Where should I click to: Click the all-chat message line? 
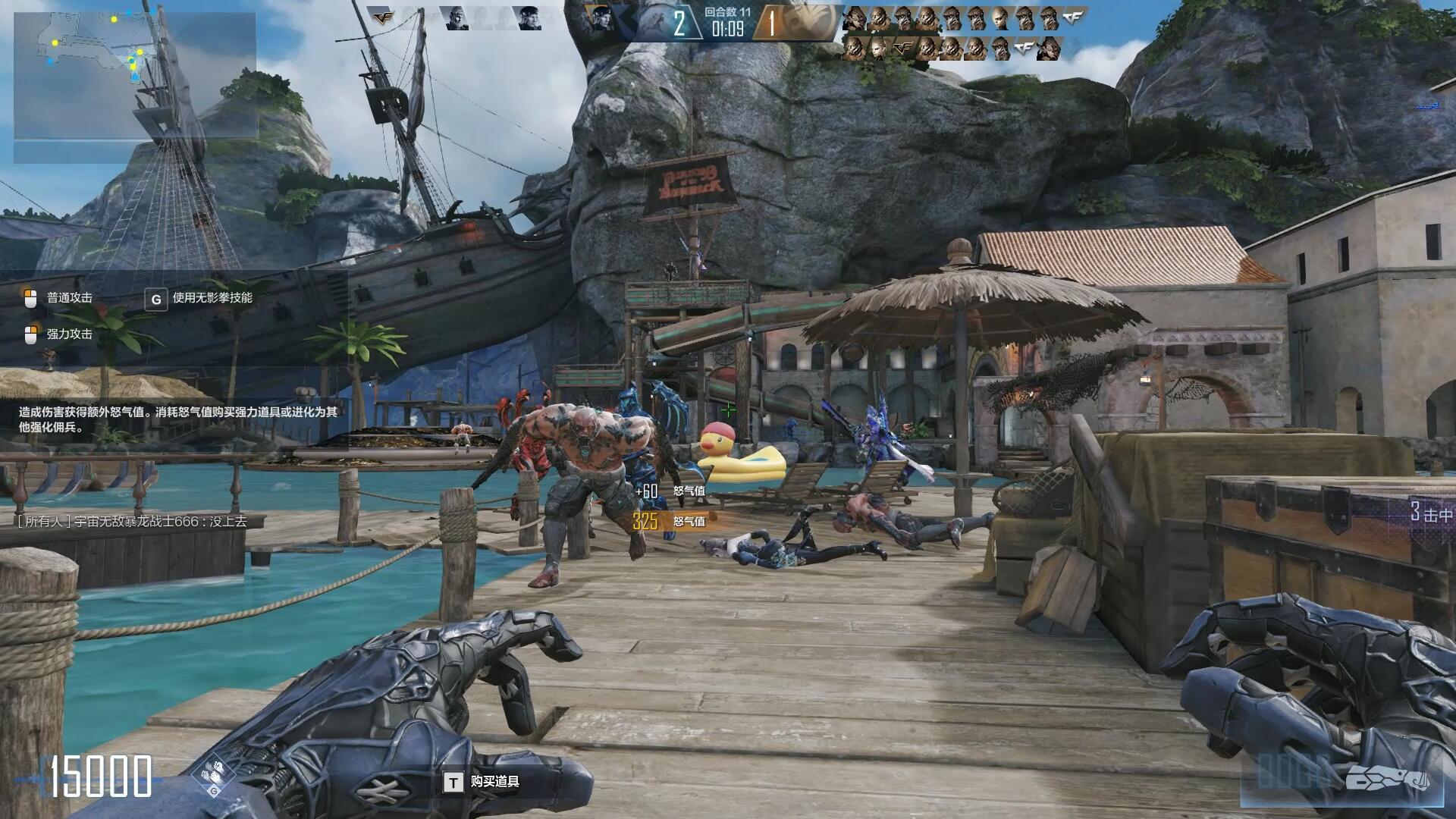click(132, 521)
